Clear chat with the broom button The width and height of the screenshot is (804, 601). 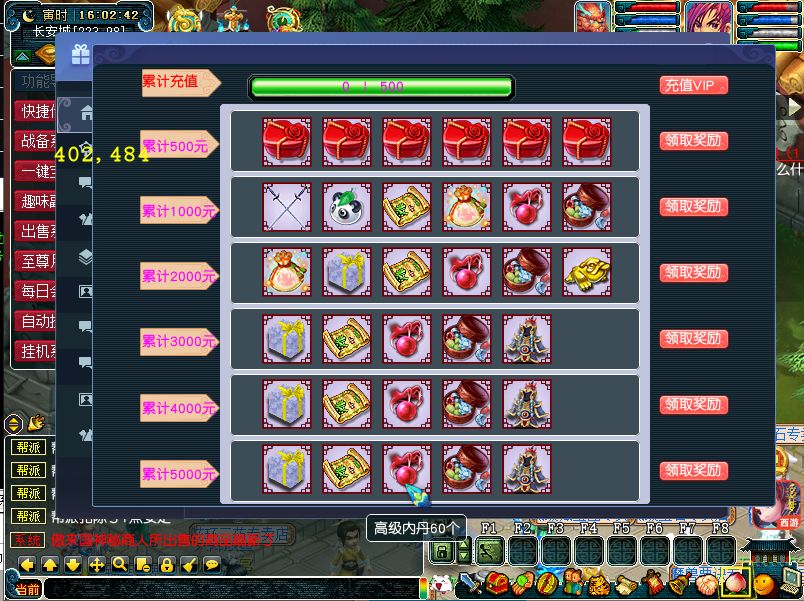coord(188,565)
